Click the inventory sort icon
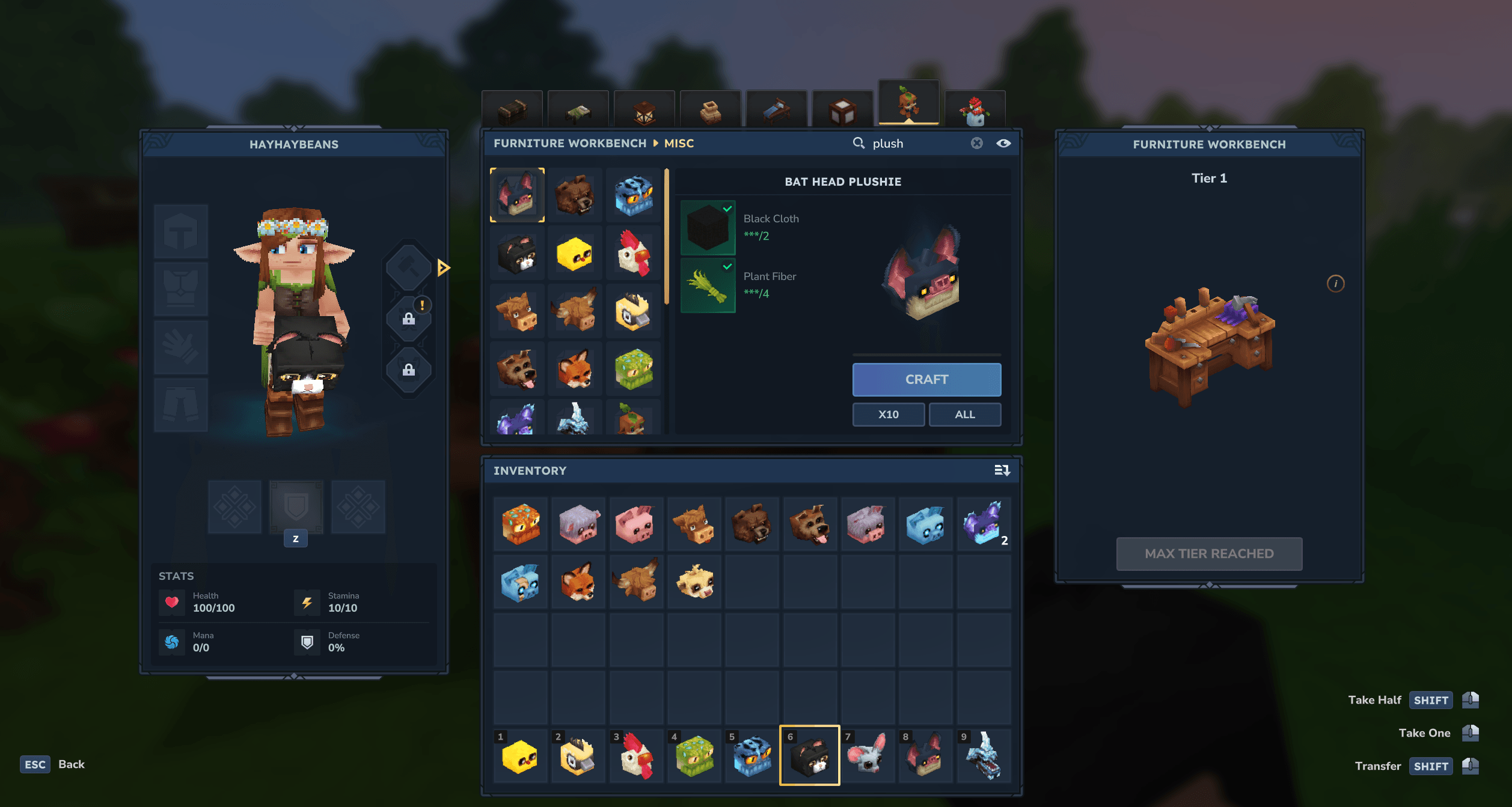Viewport: 1512px width, 807px height. click(1001, 470)
